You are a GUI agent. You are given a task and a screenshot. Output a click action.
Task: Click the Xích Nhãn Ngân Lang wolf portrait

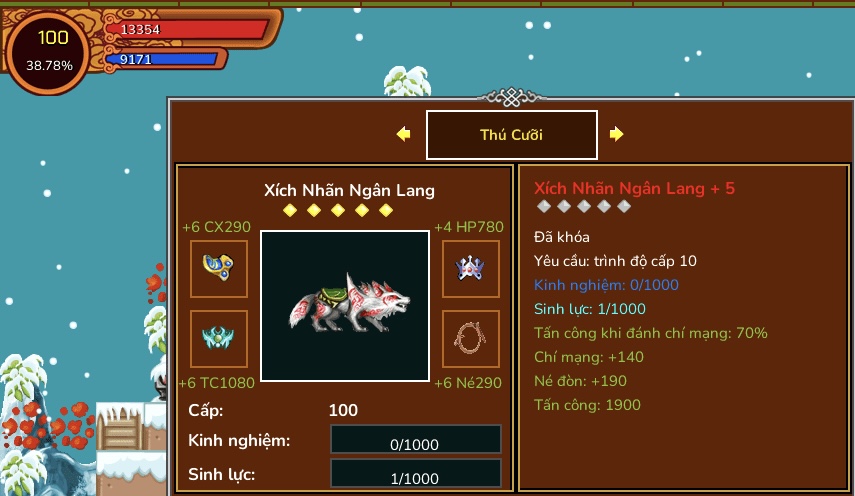(x=345, y=305)
